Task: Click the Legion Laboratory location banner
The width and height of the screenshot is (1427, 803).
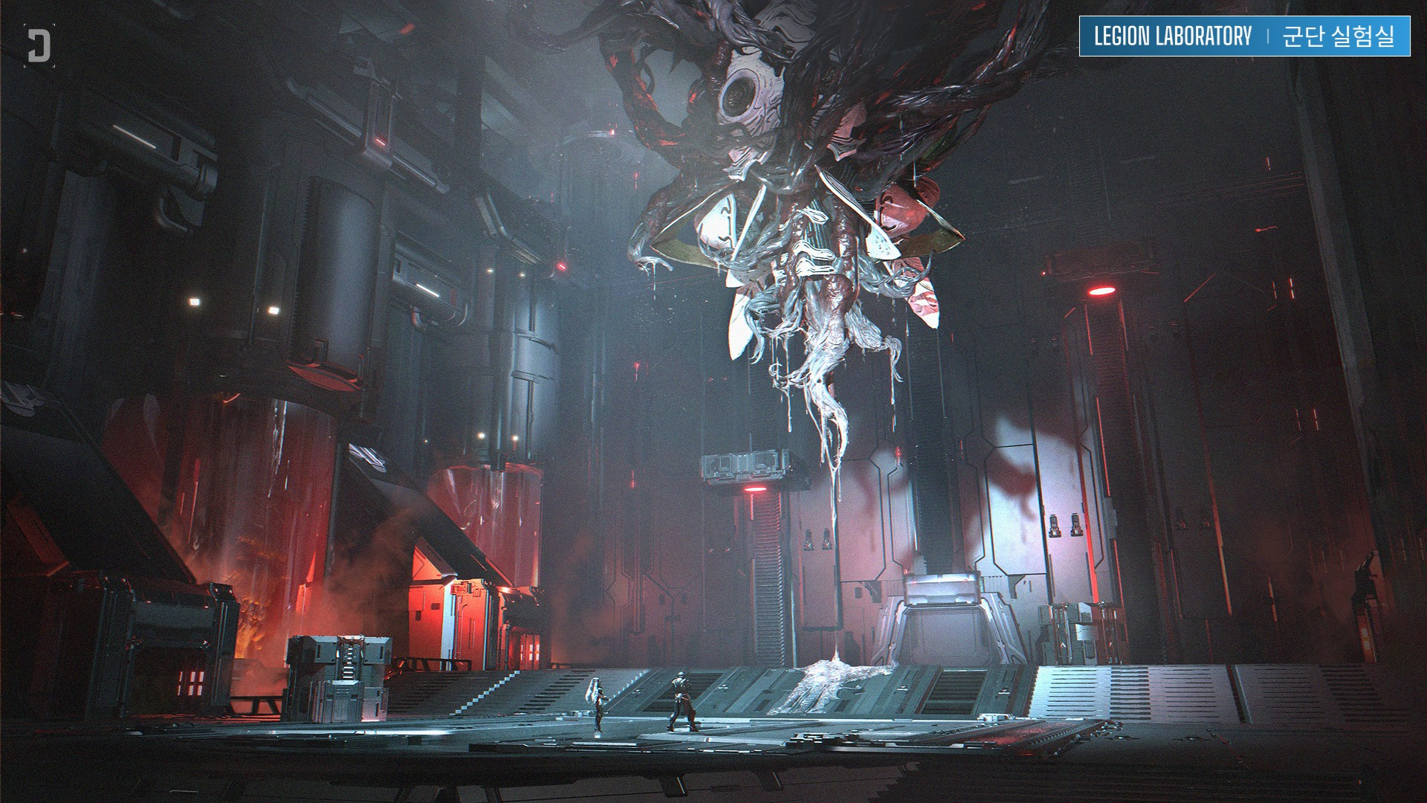Action: point(1244,37)
